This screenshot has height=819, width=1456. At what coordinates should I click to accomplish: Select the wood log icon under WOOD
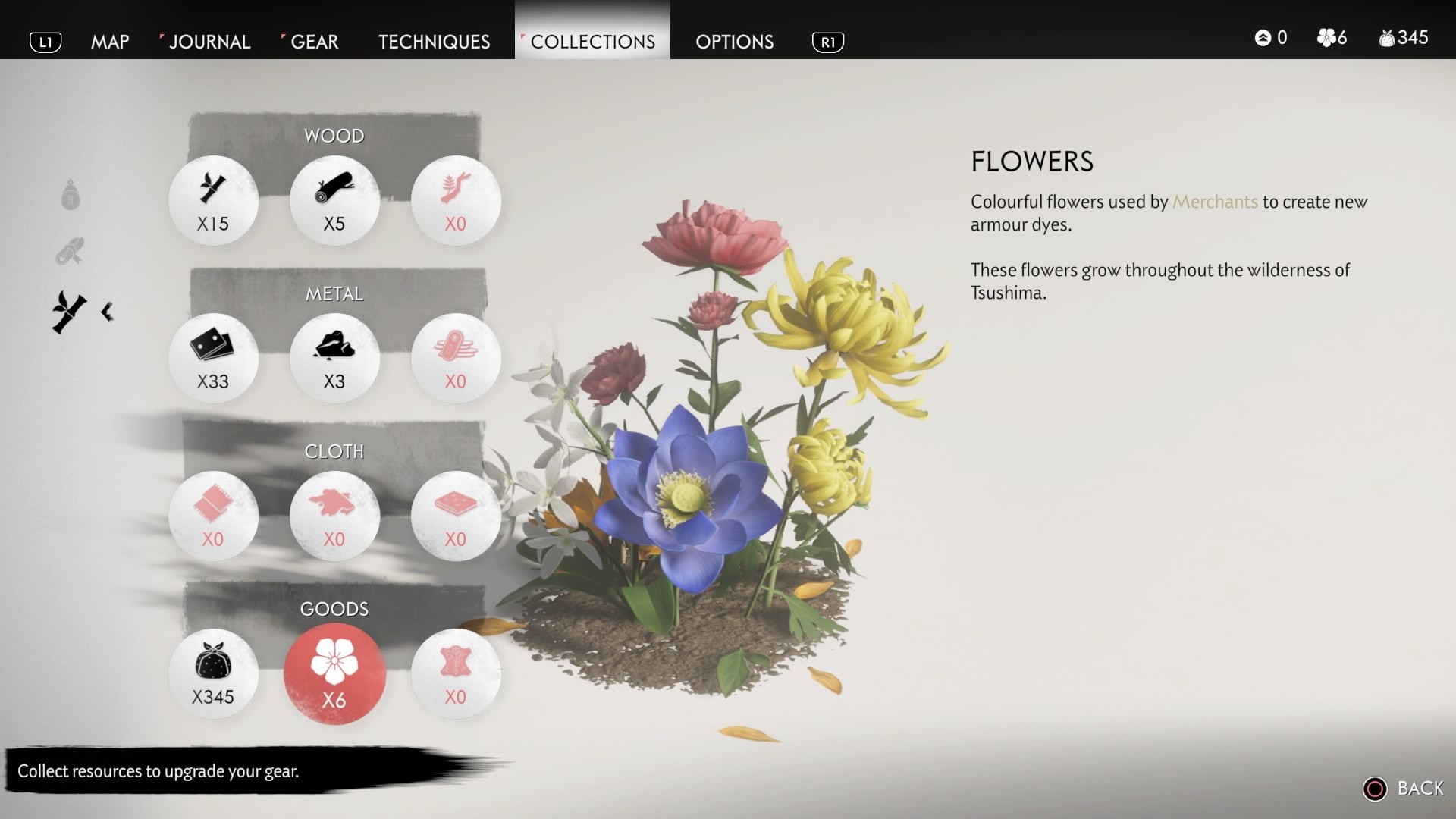(334, 200)
